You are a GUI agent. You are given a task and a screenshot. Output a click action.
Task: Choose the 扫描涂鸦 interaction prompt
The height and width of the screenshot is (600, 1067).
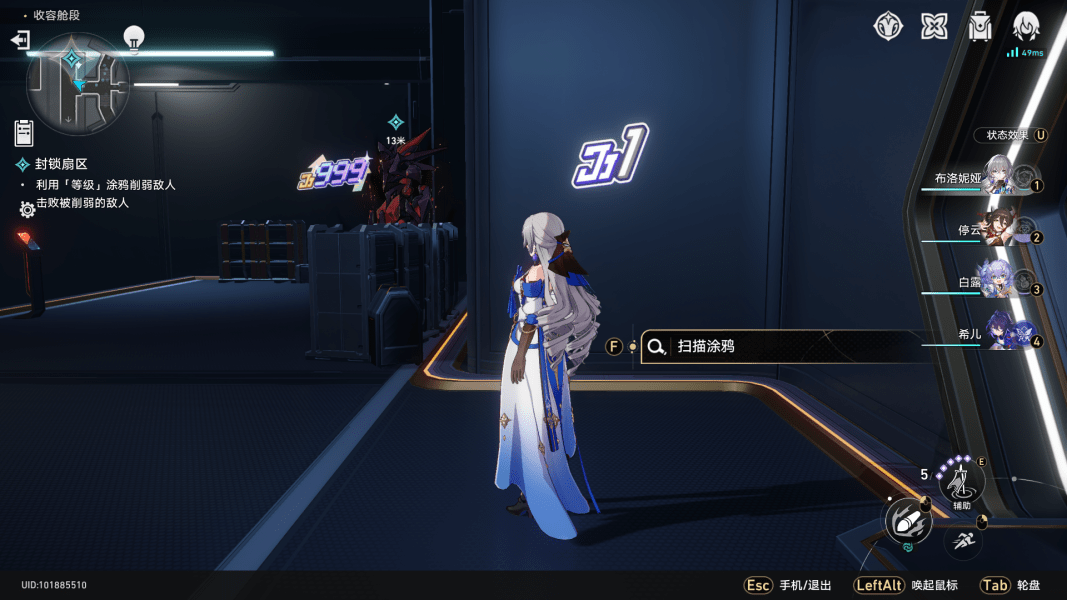(x=780, y=346)
